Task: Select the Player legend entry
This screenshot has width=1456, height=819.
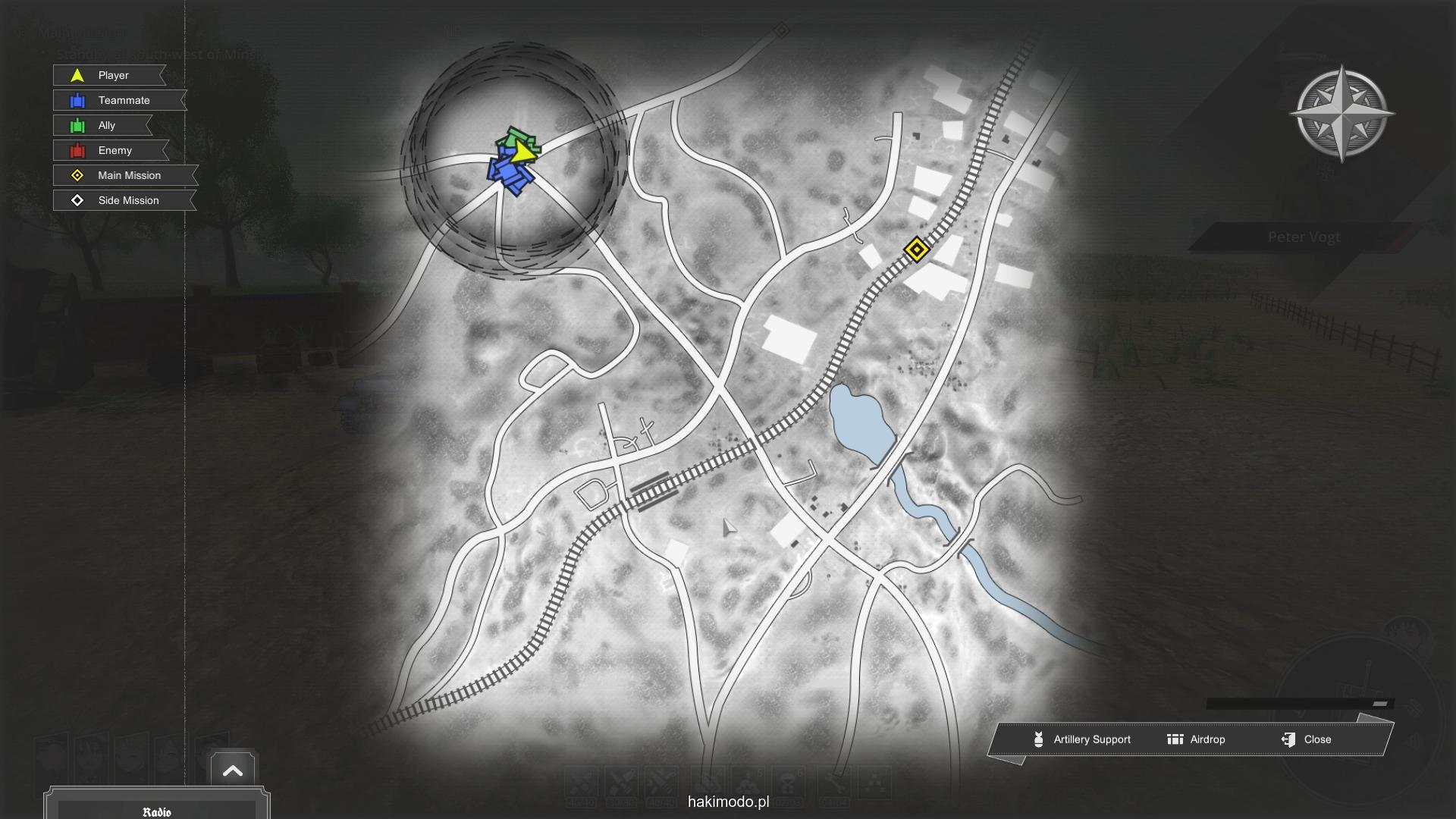Action: (x=110, y=75)
